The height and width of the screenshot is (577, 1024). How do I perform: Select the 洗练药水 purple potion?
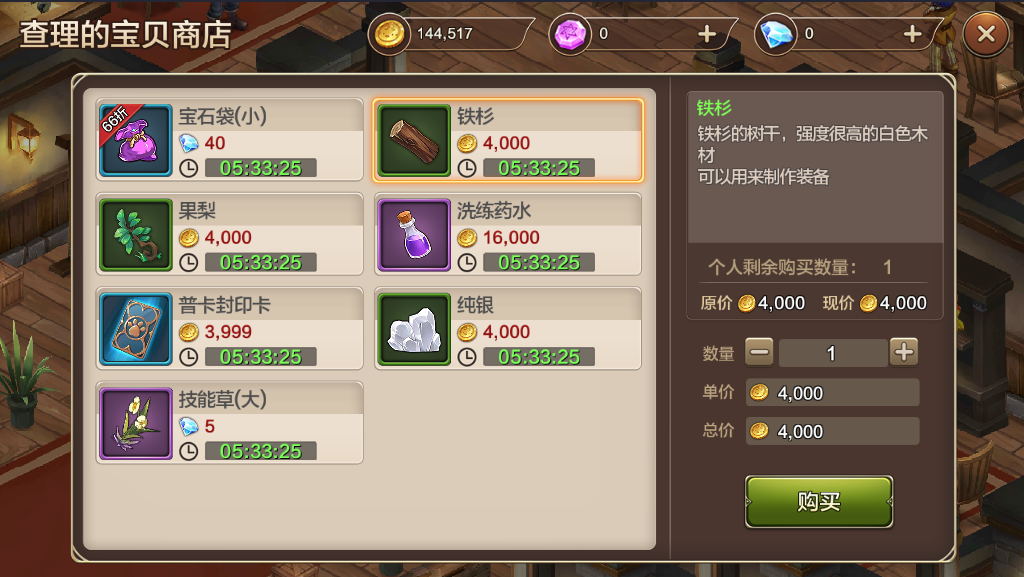pyautogui.click(x=508, y=234)
